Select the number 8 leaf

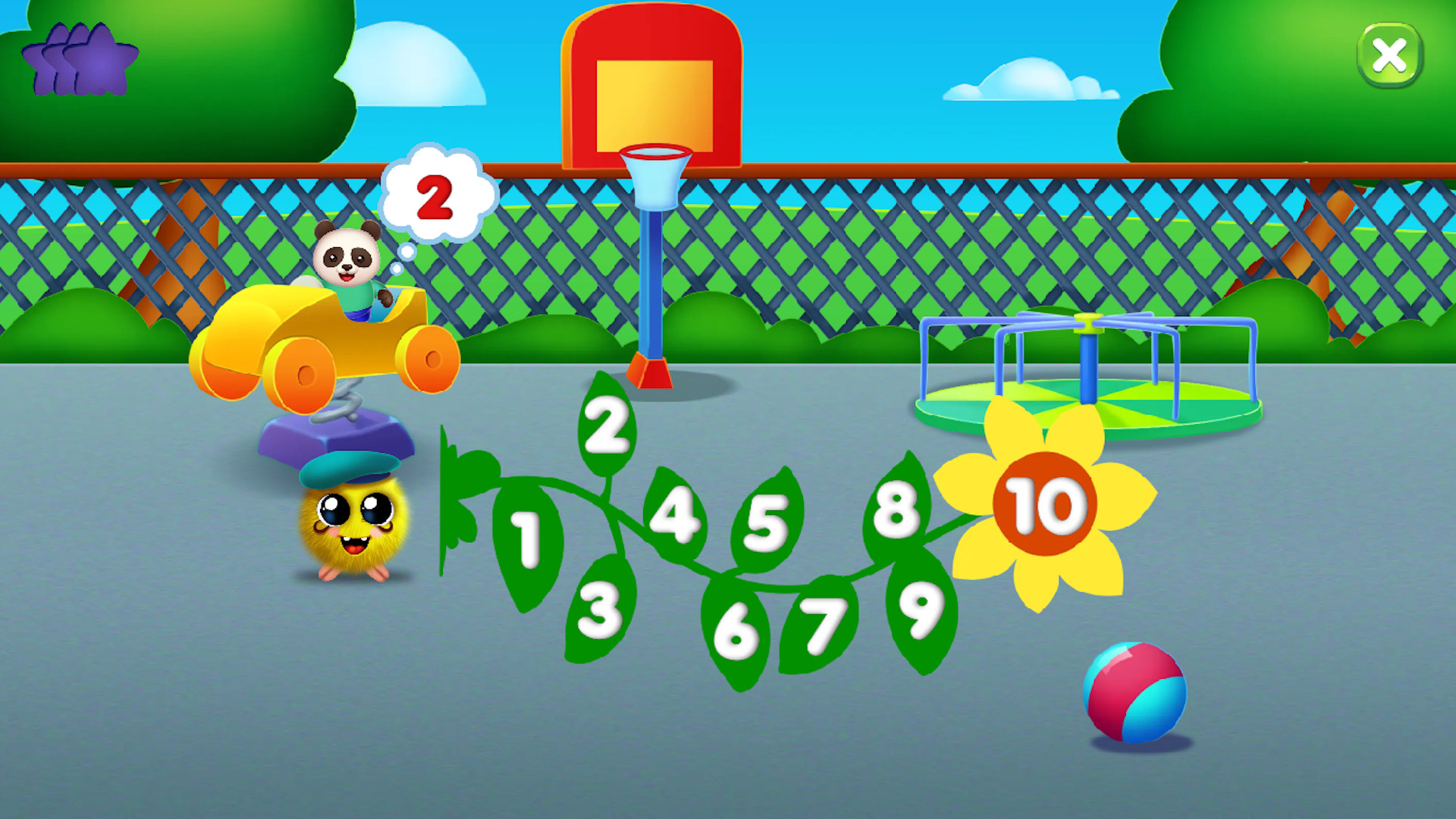[x=897, y=506]
